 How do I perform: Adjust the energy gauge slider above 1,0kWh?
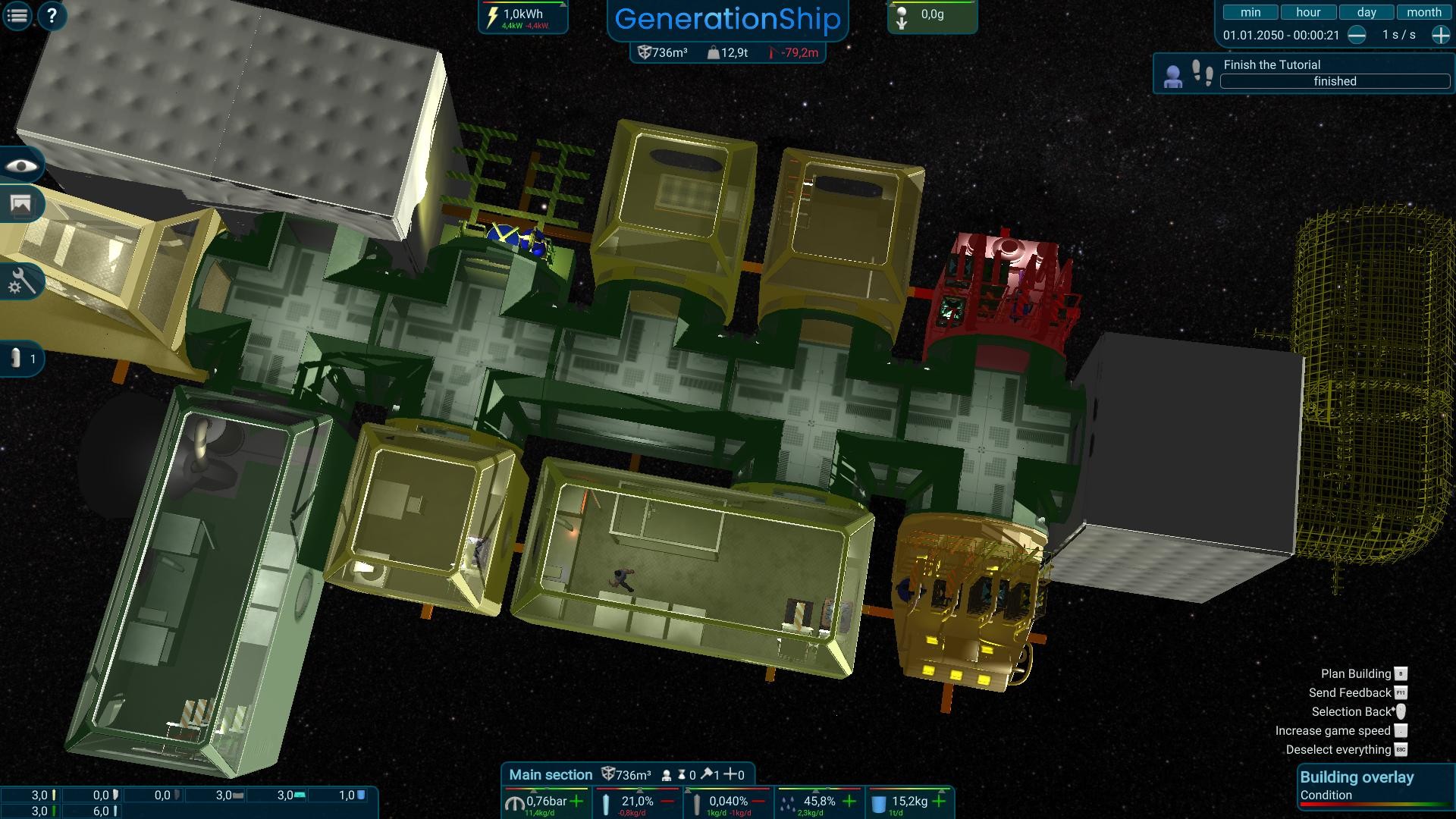click(563, 6)
